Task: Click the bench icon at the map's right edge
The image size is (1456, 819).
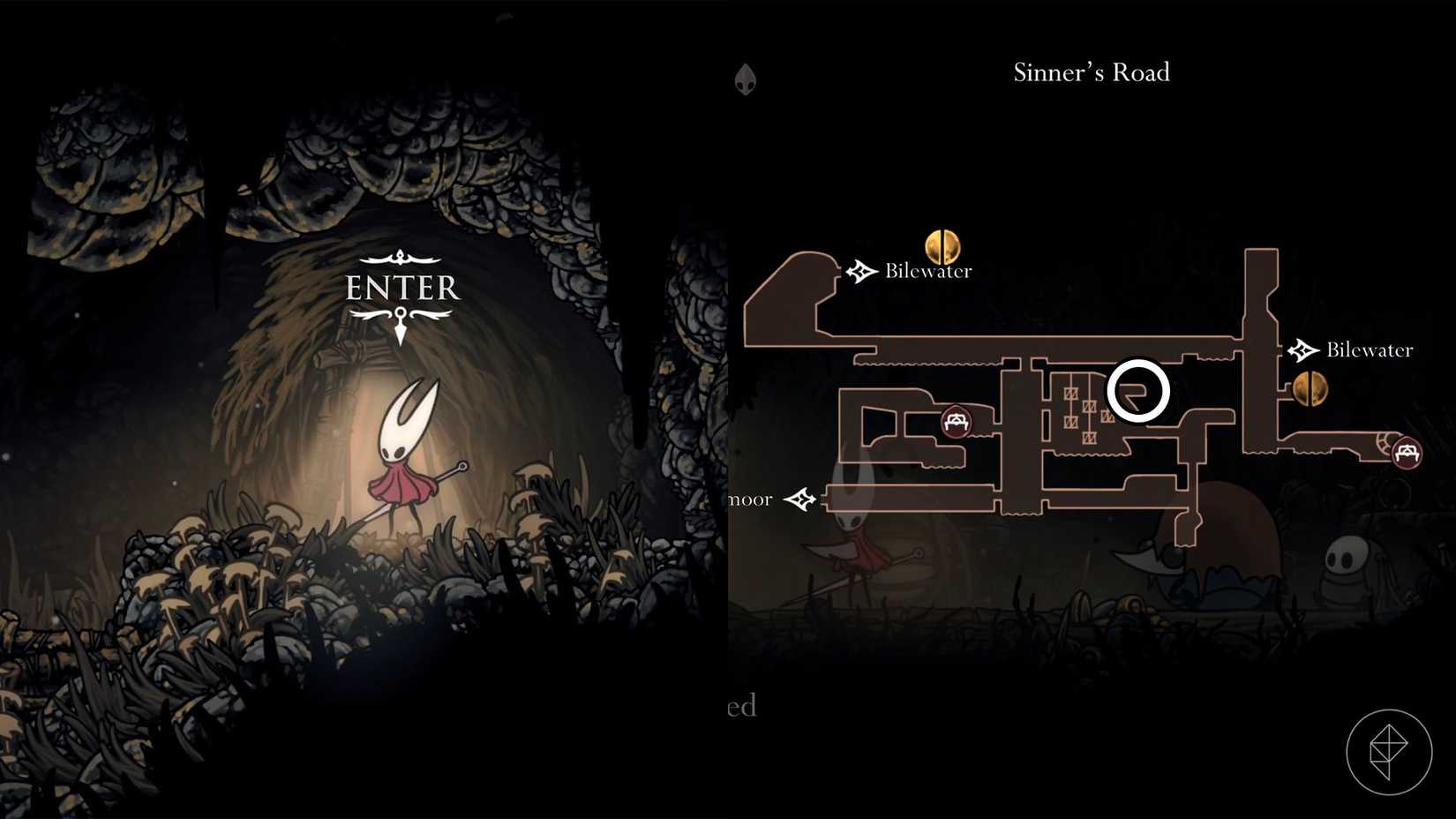Action: point(1407,453)
